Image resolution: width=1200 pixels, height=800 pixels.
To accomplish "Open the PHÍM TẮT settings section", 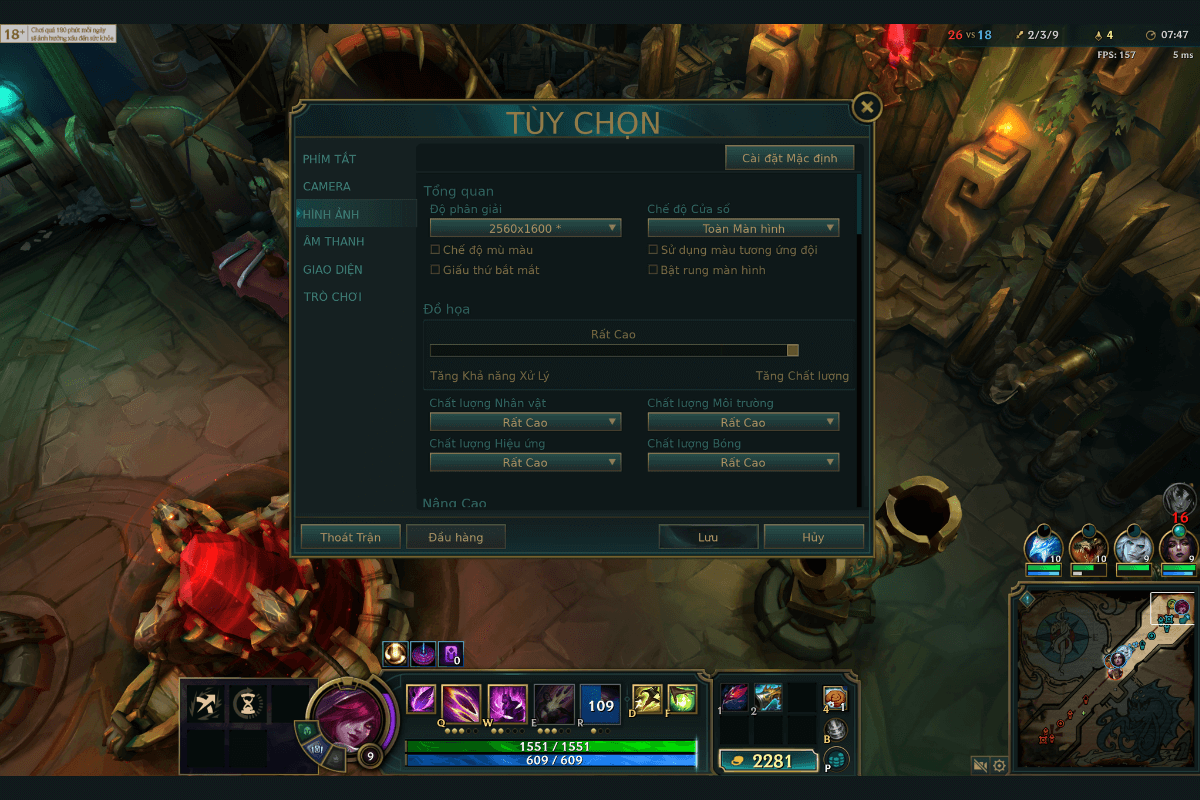I will click(330, 159).
